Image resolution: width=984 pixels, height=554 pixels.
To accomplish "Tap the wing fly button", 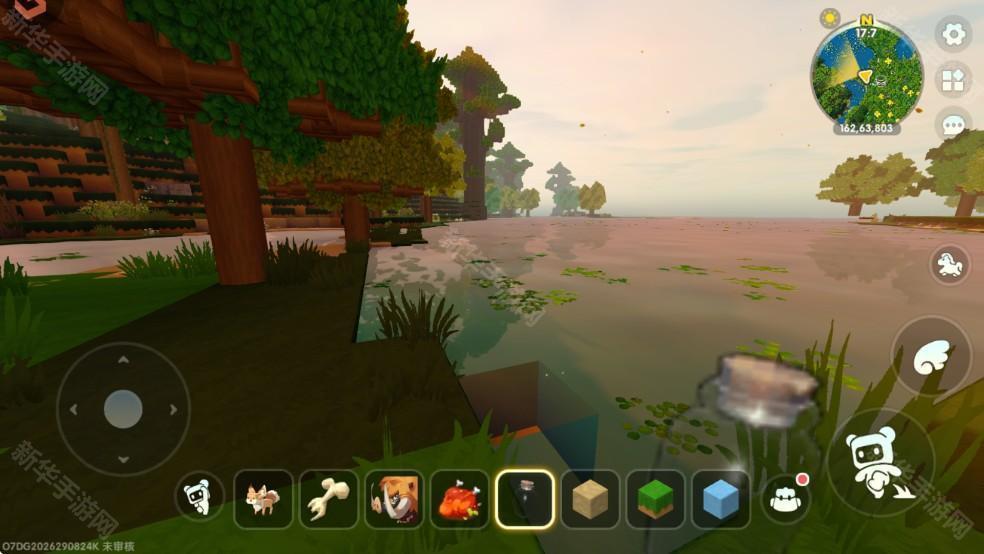I will pos(931,357).
